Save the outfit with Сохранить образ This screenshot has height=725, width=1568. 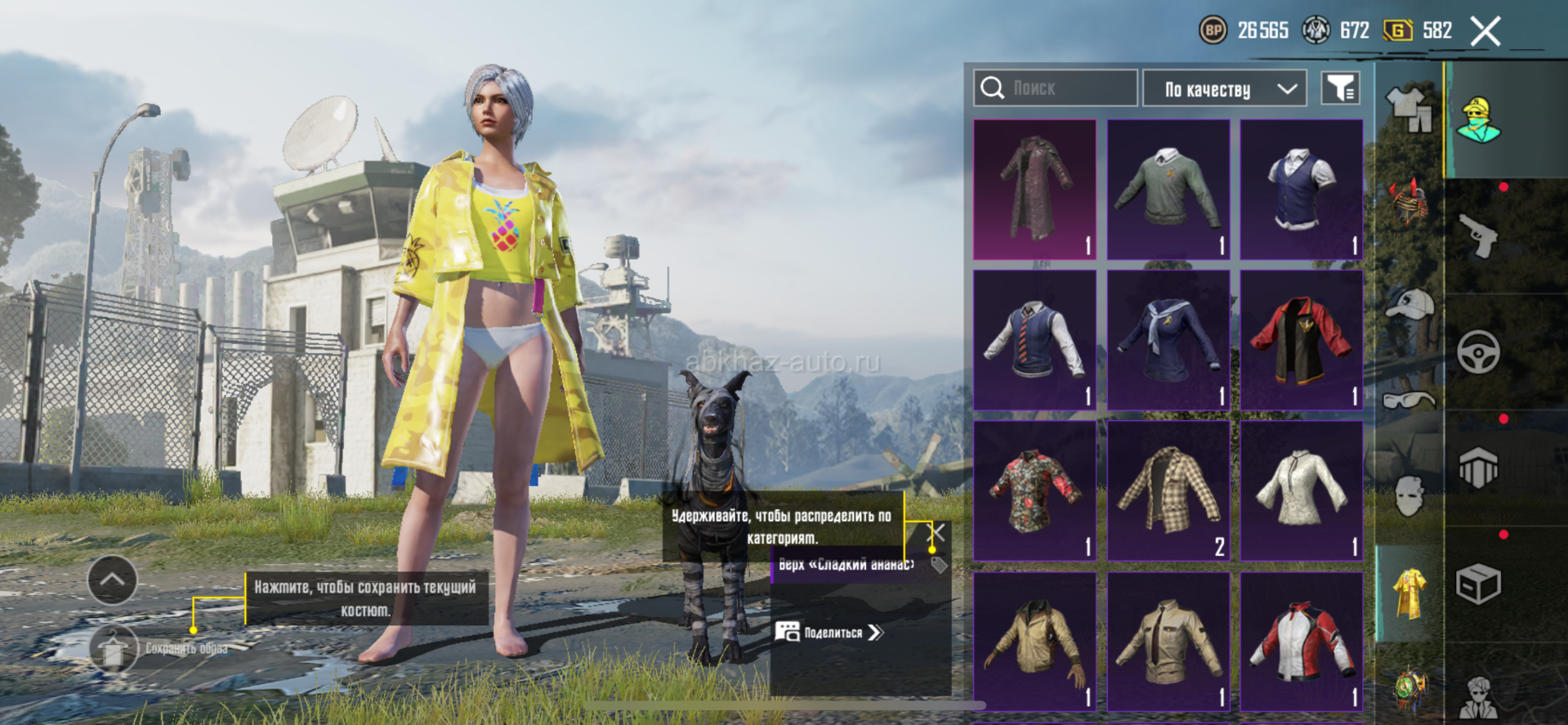[x=114, y=648]
